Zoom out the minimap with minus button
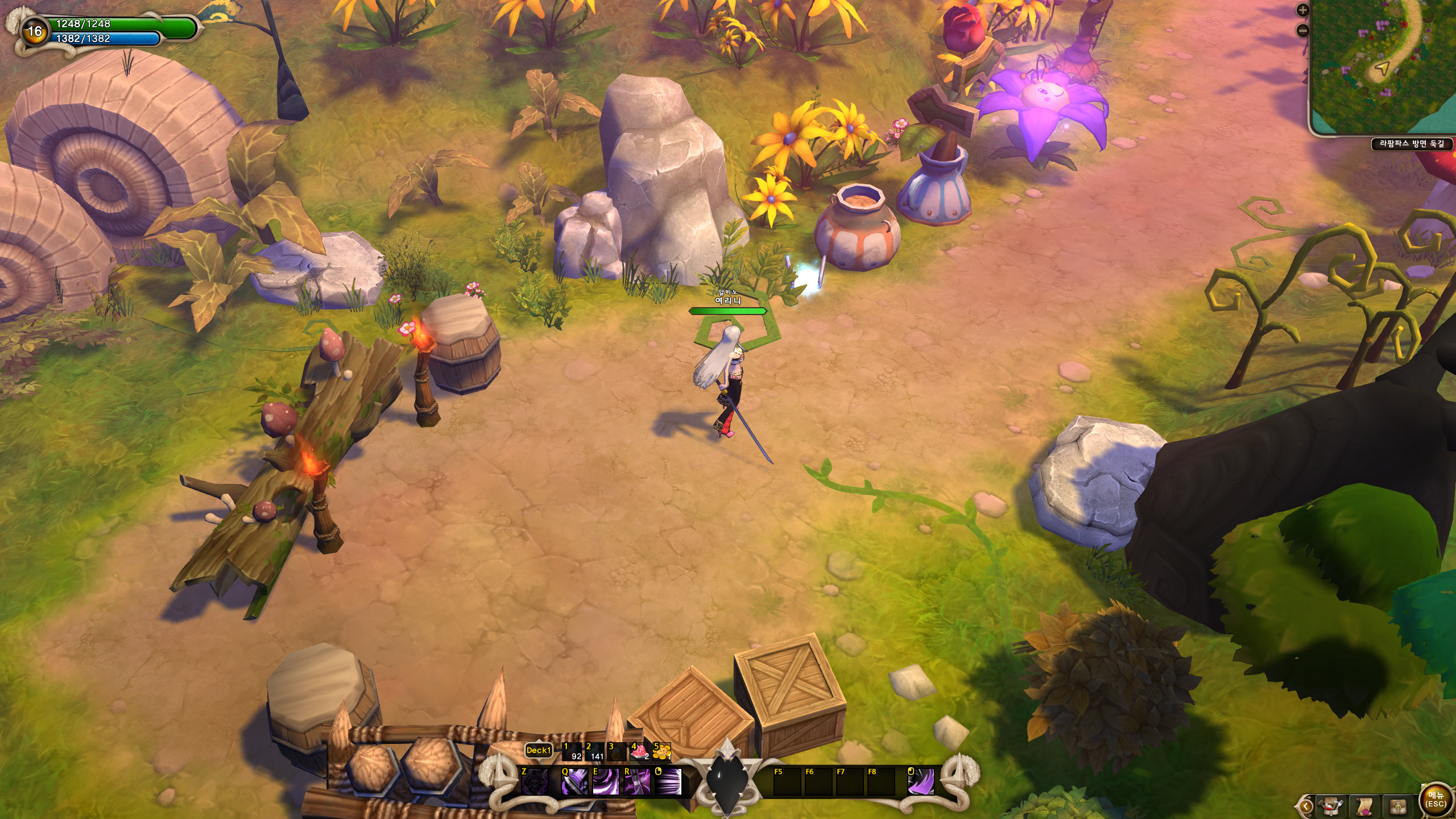The image size is (1456, 819). point(1302,31)
